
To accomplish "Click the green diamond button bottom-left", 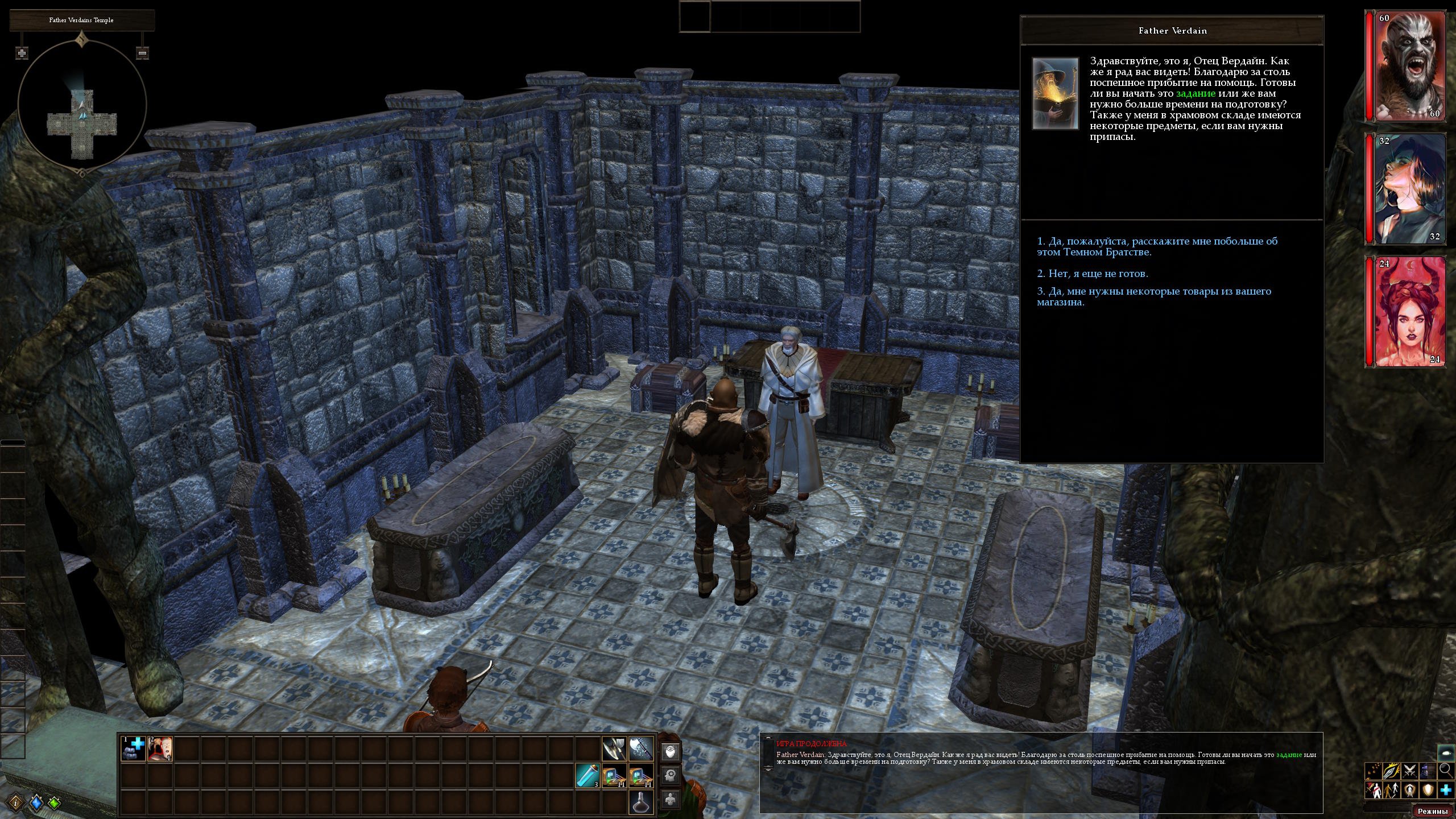I will tap(54, 803).
